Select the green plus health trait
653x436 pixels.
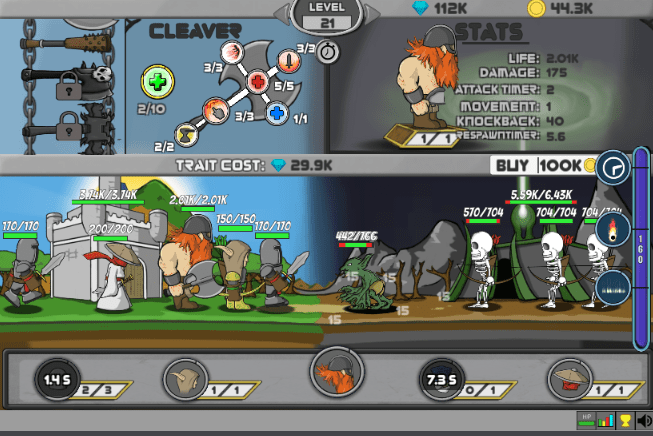click(x=157, y=82)
